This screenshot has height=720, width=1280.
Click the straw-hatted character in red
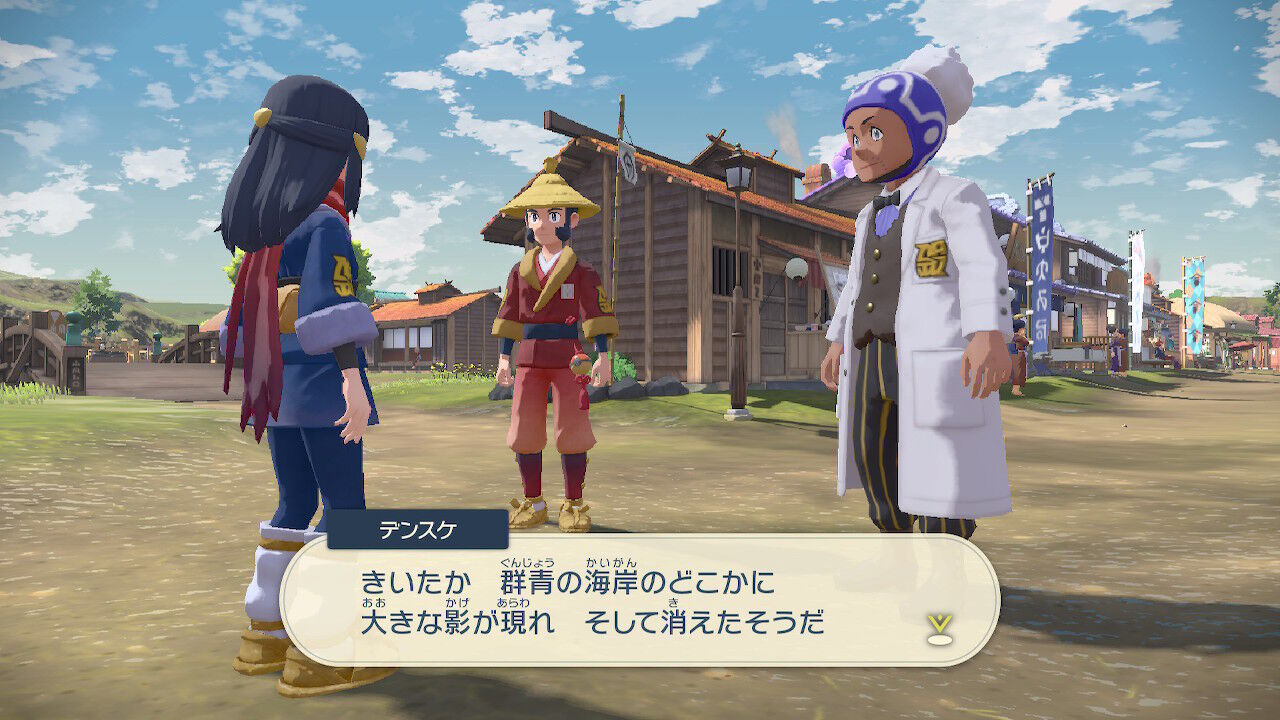pos(549,320)
